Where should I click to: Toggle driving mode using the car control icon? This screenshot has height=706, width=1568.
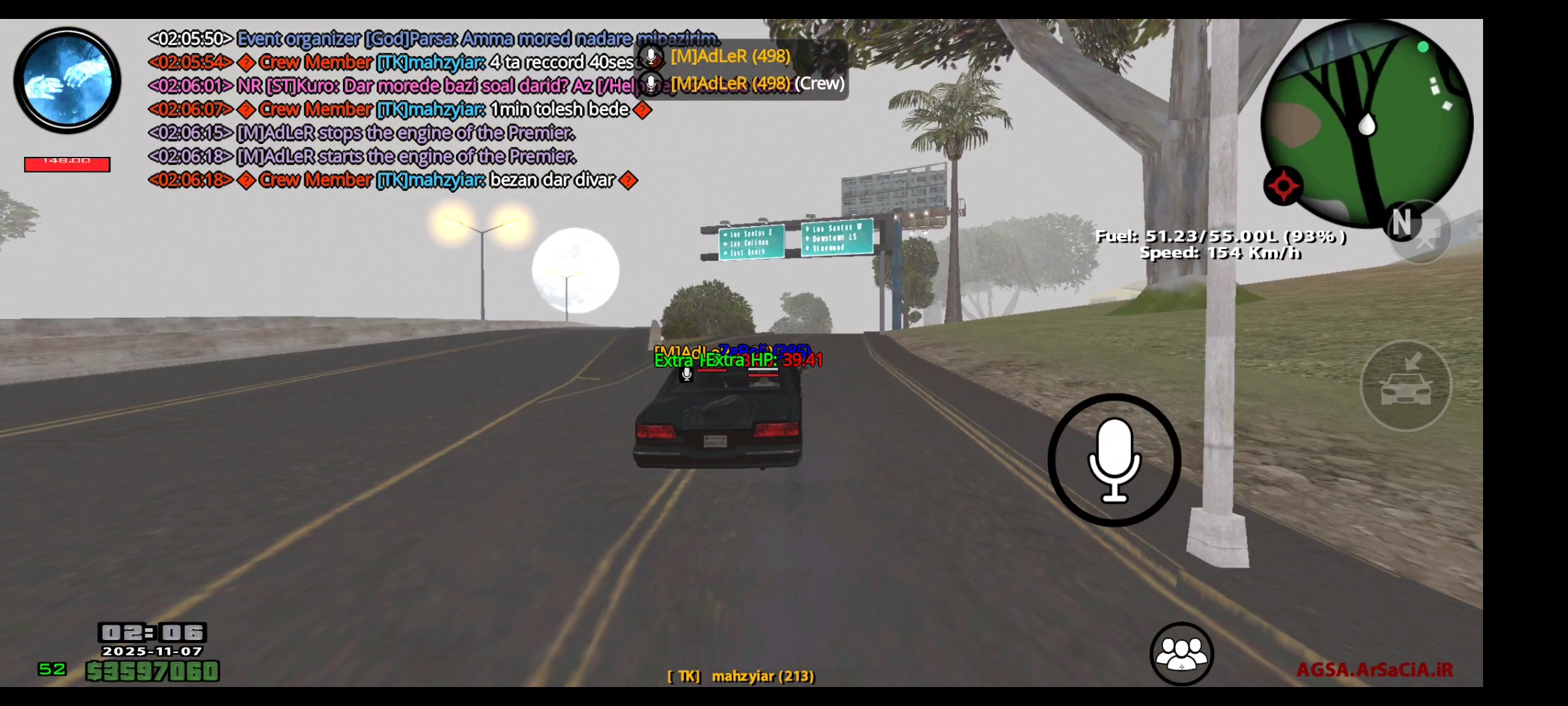click(1405, 386)
